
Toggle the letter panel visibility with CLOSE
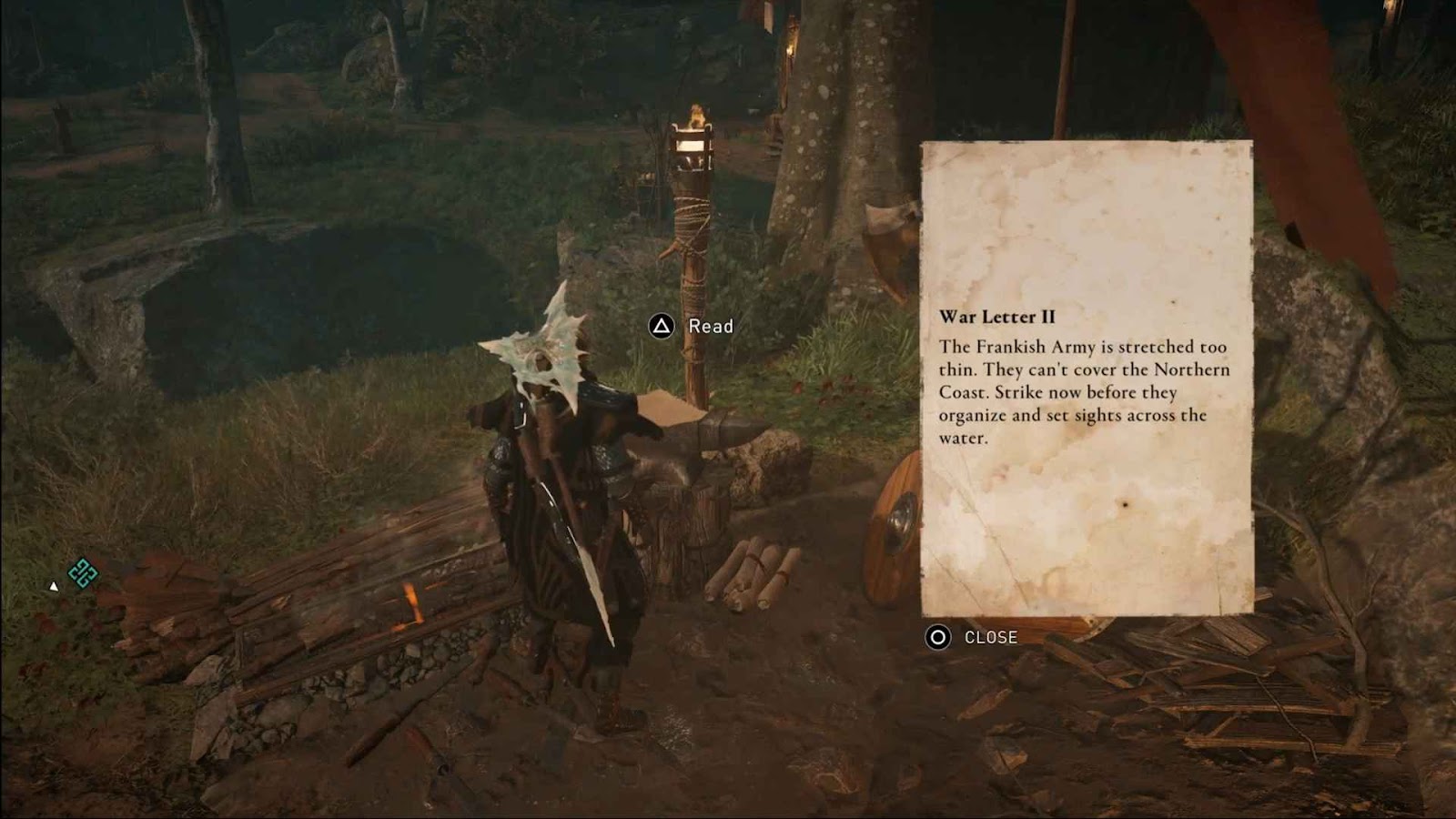click(x=990, y=638)
